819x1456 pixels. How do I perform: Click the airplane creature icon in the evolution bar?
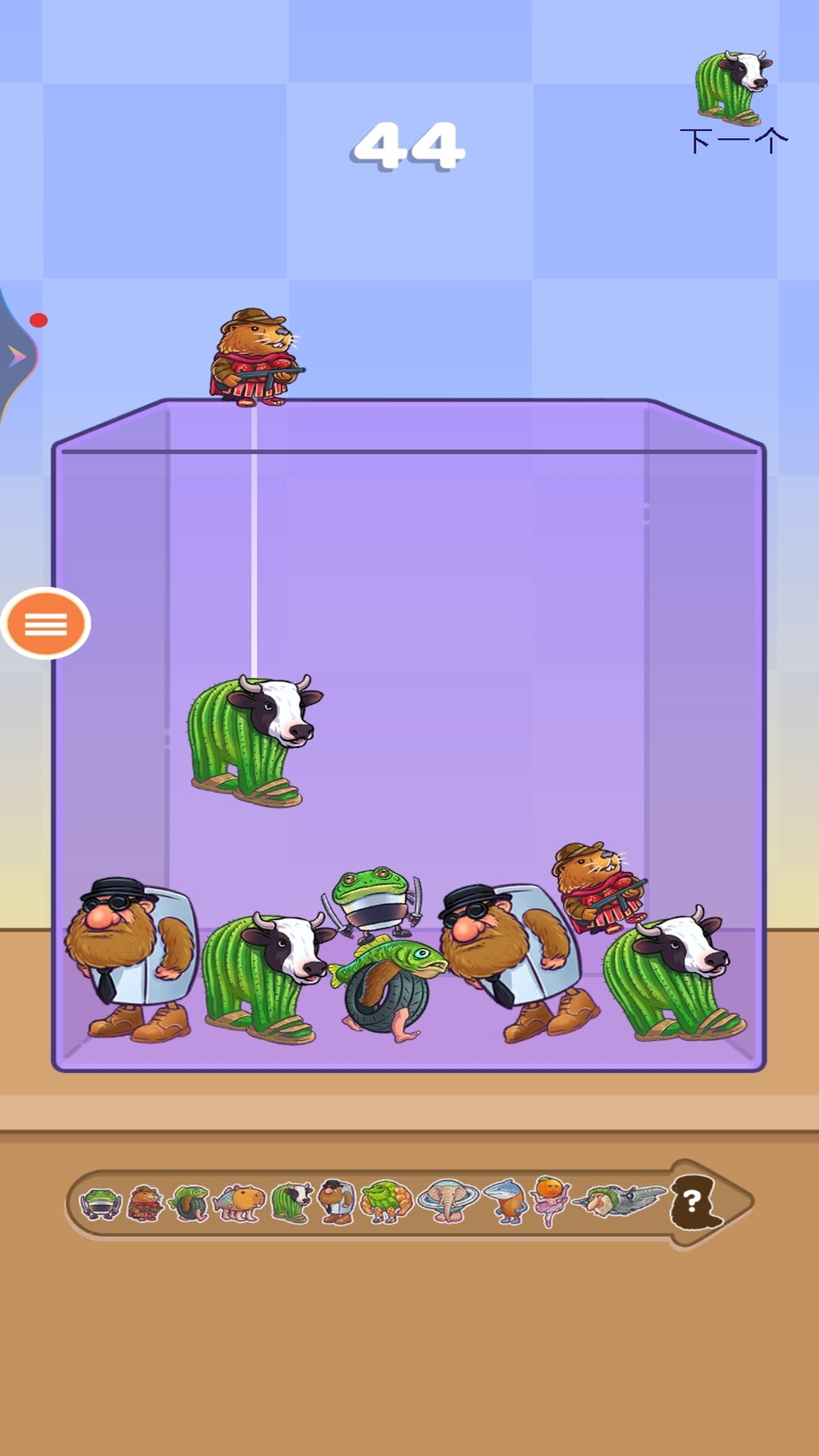(x=620, y=1201)
